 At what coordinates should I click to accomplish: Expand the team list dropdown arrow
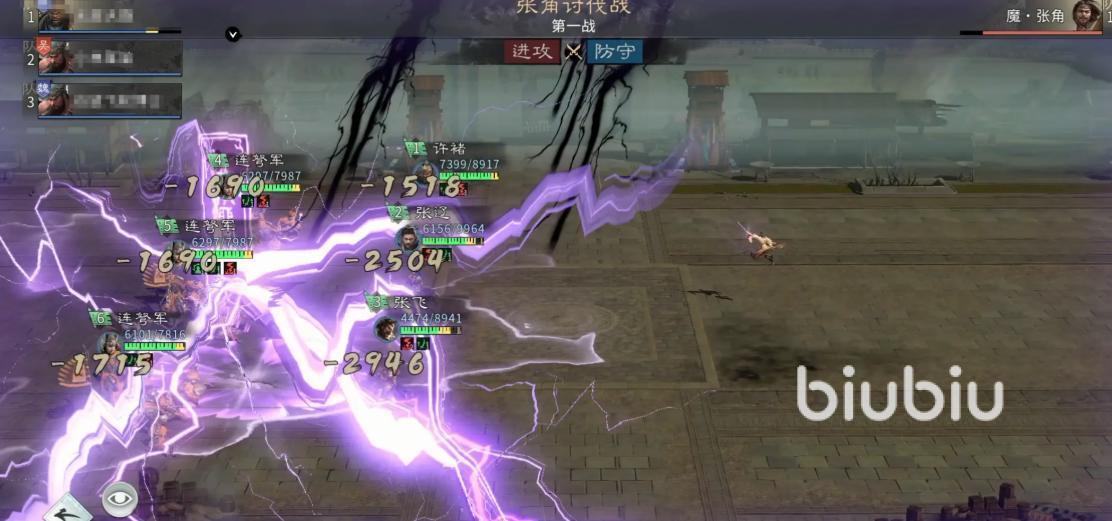pos(233,34)
